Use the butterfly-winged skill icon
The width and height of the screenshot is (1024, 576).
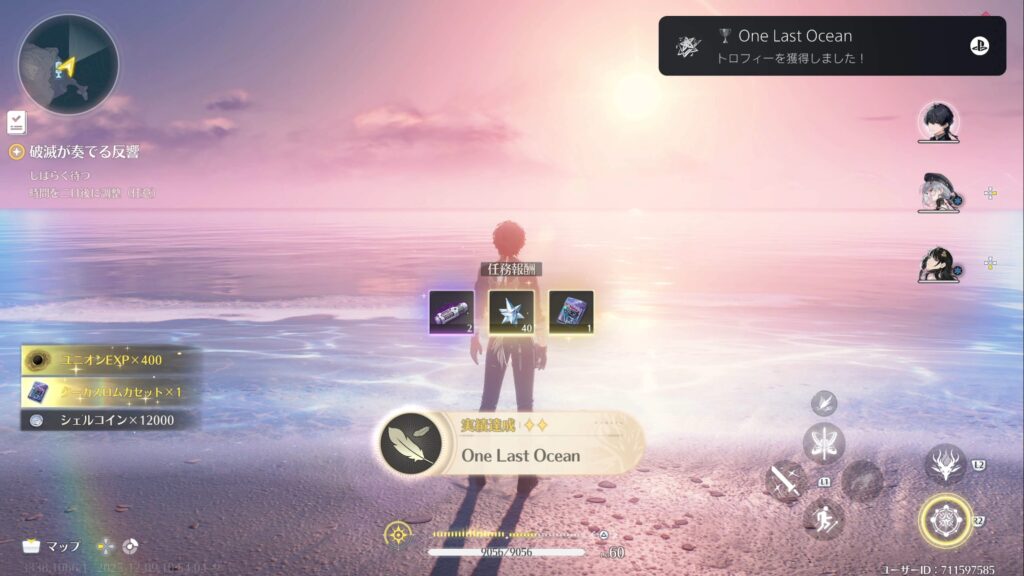point(824,443)
